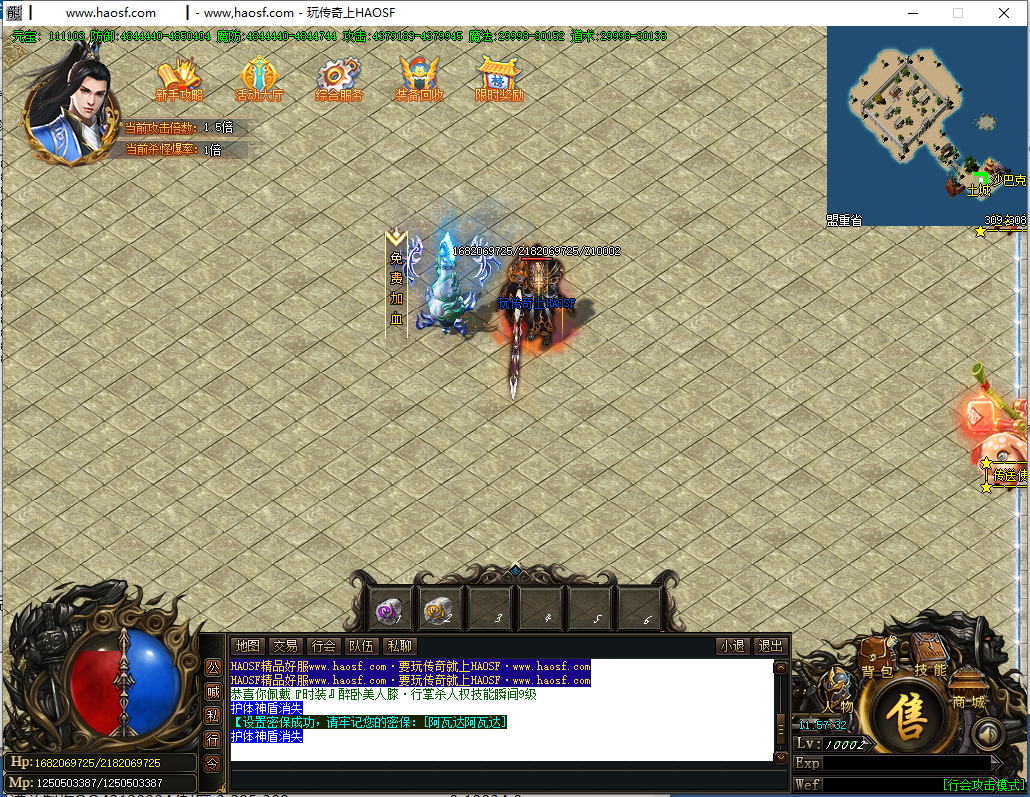Open the 技能 skills book
Image resolution: width=1030 pixels, height=797 pixels.
(x=929, y=658)
